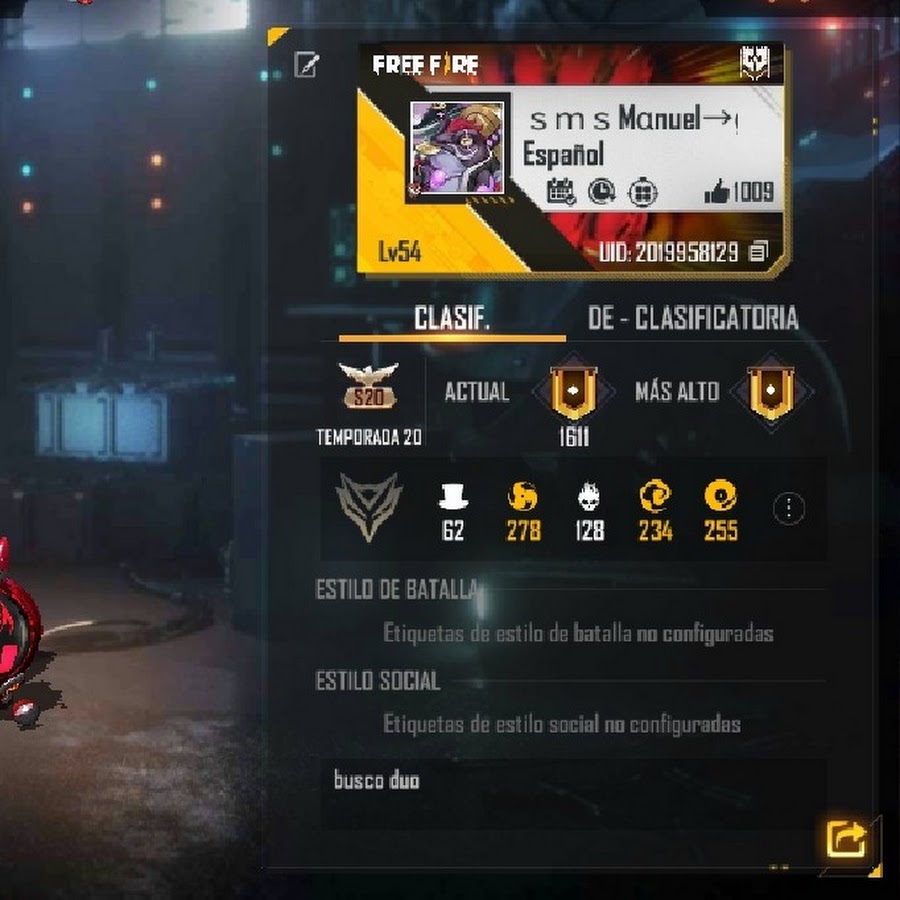The height and width of the screenshot is (900, 900).
Task: Open the ESTILO DE BATALLA tags section
Action: pos(577,633)
